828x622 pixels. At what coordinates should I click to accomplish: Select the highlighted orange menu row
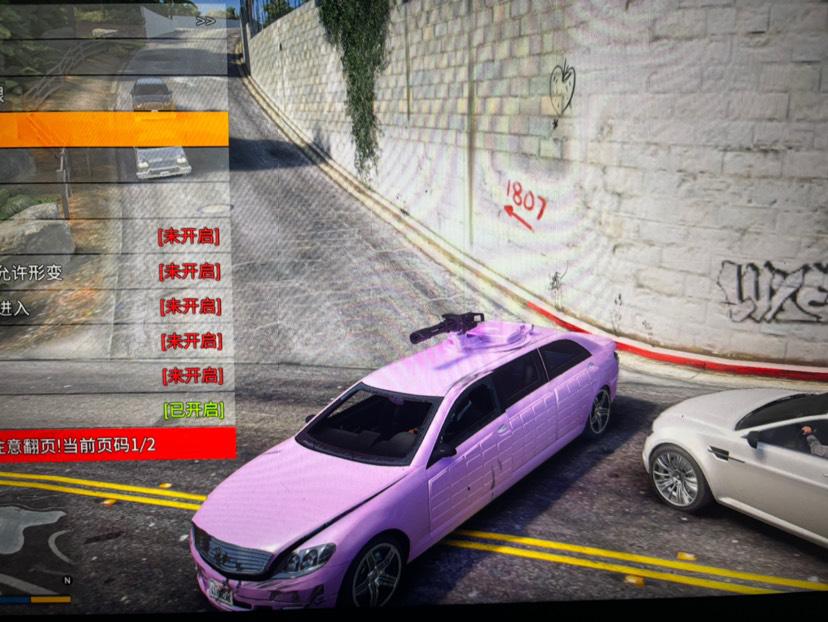(x=113, y=129)
